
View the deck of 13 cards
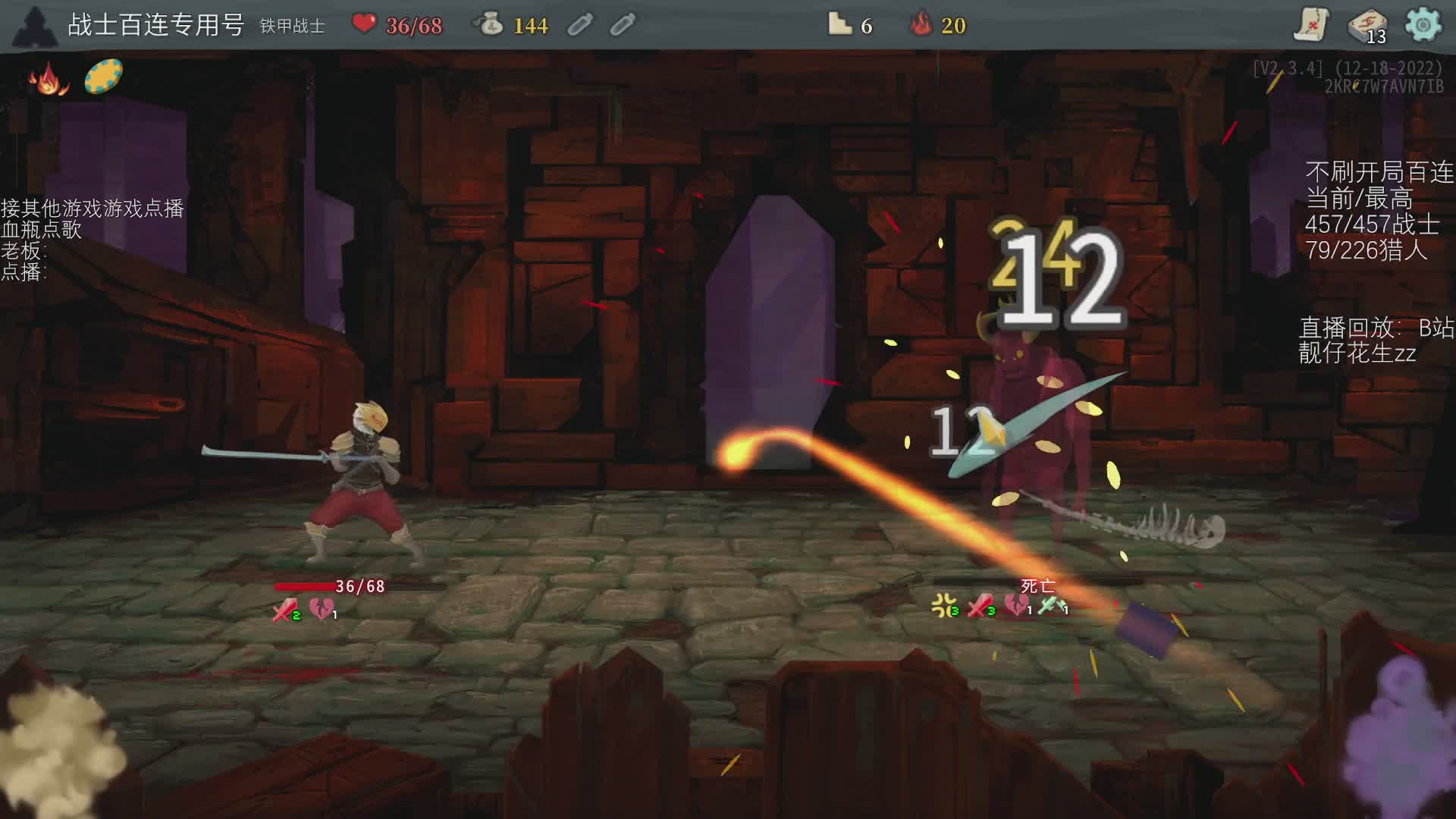pos(1367,26)
